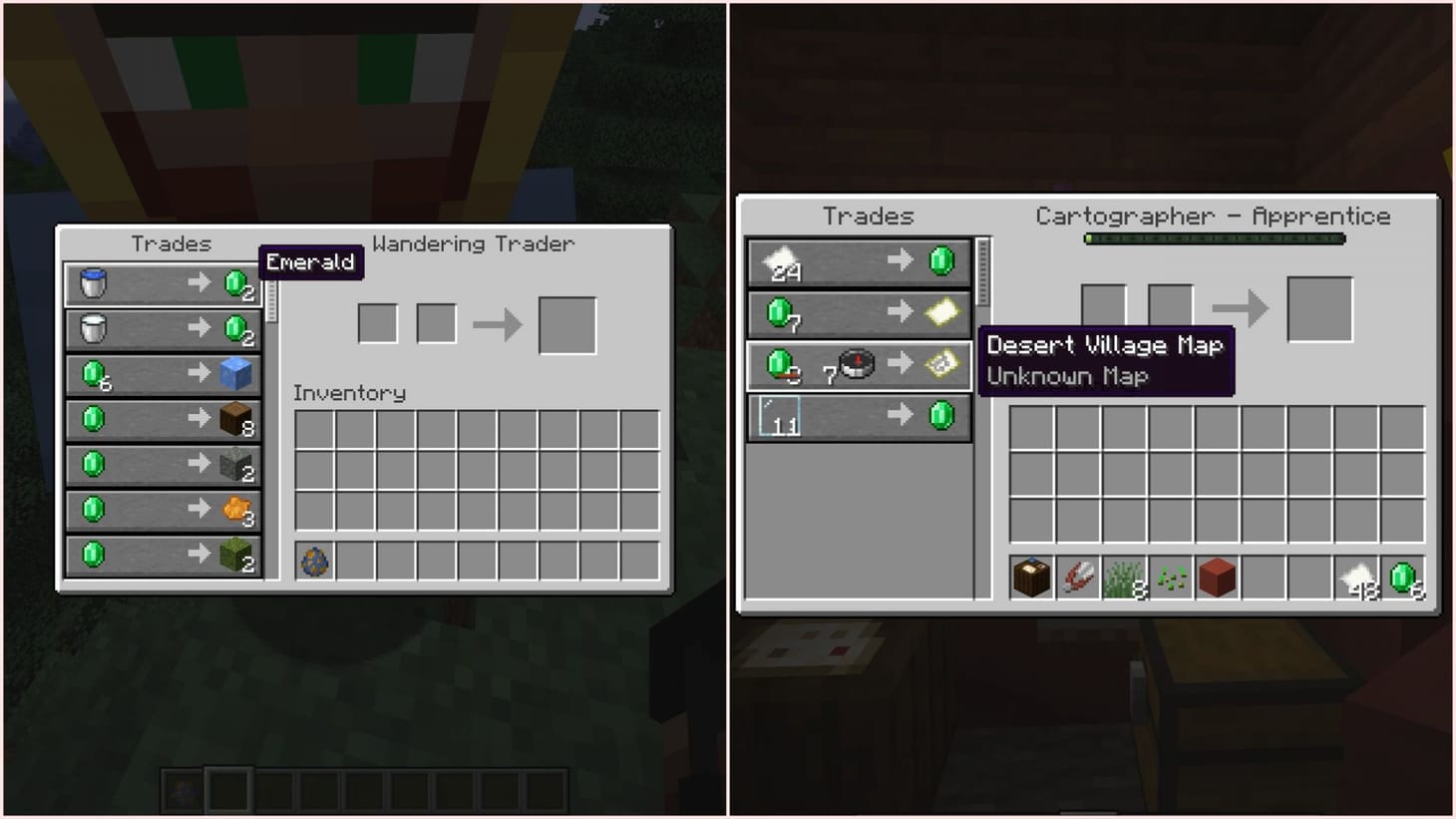Image resolution: width=1456 pixels, height=819 pixels.
Task: Choose the Desert Village Map trade
Action: point(858,364)
